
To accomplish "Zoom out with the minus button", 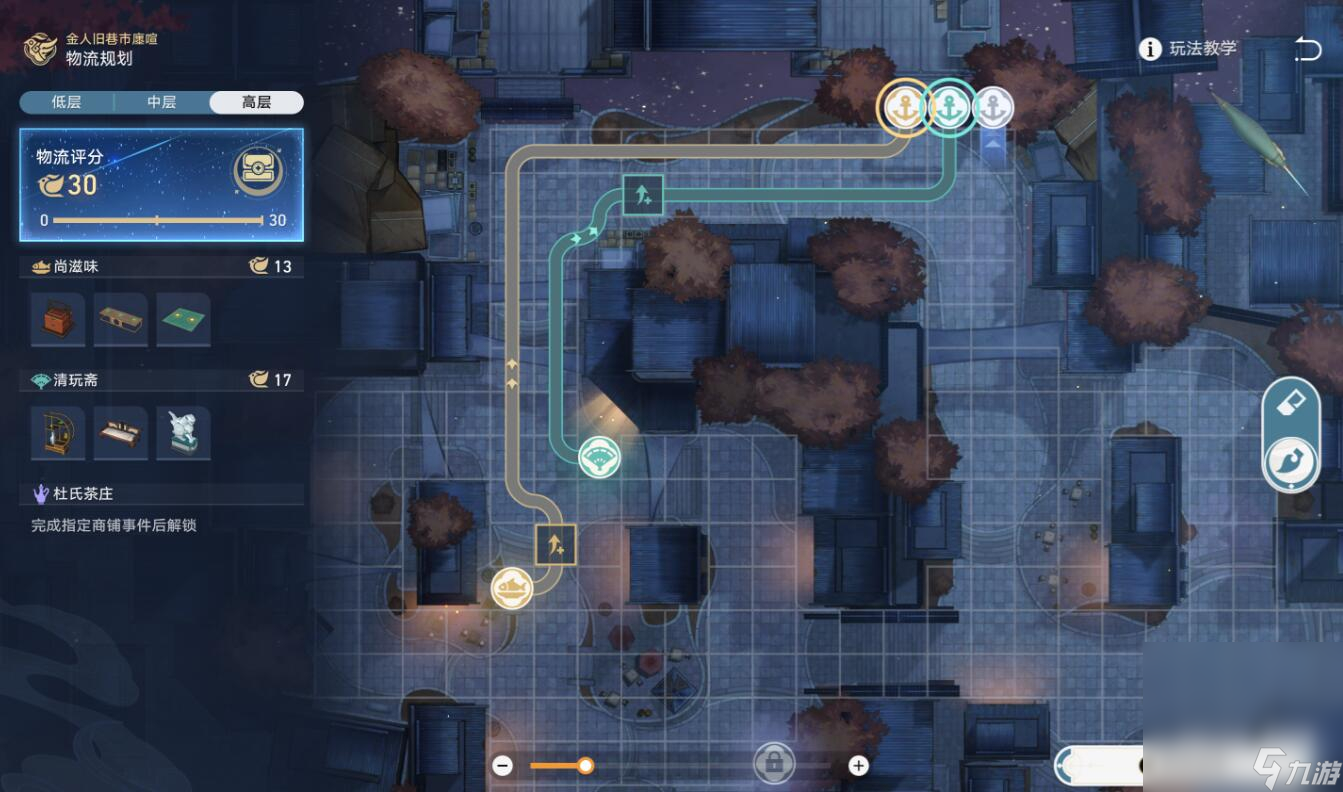I will 503,766.
